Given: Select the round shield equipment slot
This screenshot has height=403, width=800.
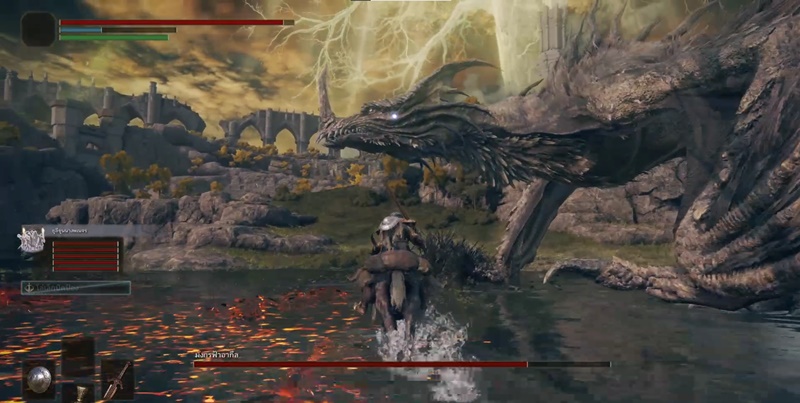Looking at the screenshot, I should pyautogui.click(x=40, y=378).
